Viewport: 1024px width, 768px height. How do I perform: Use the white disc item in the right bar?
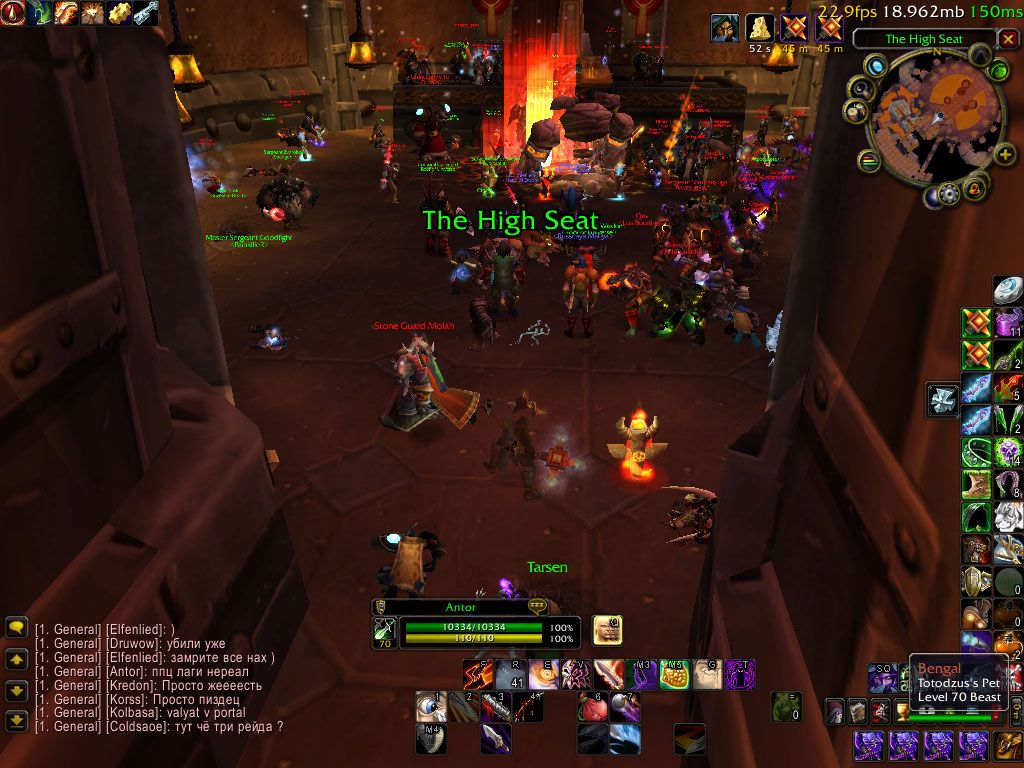click(x=1008, y=290)
